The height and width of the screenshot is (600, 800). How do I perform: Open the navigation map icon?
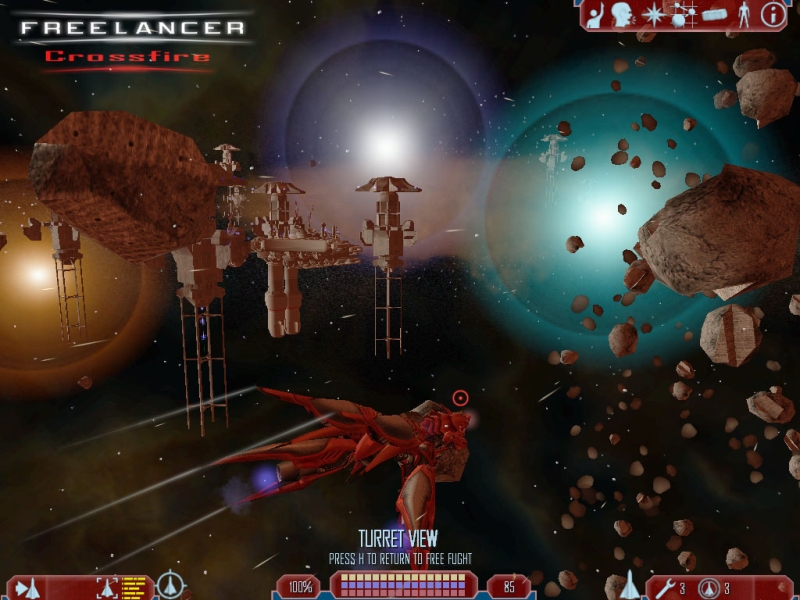tap(683, 15)
